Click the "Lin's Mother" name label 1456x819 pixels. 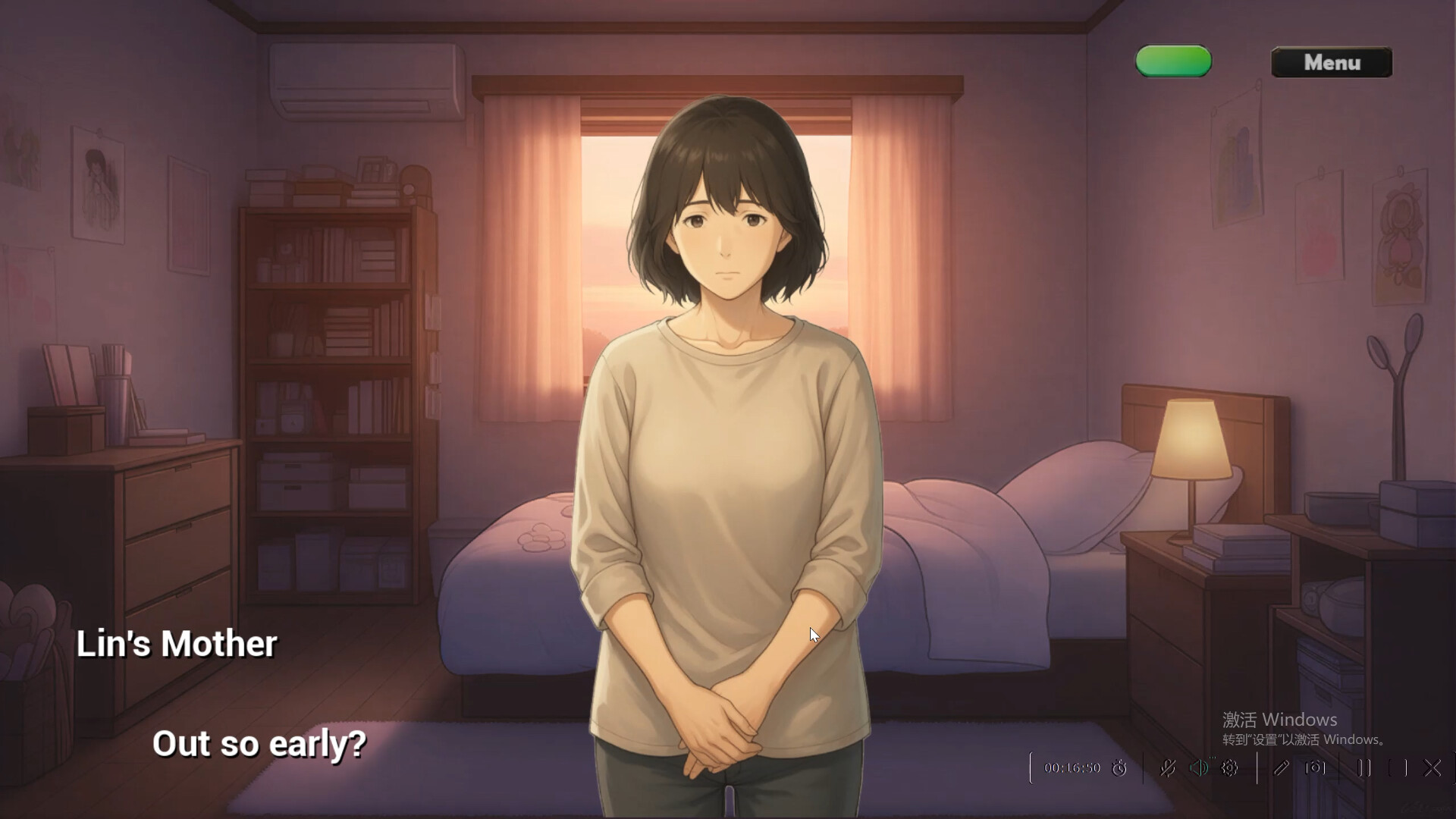pos(177,644)
